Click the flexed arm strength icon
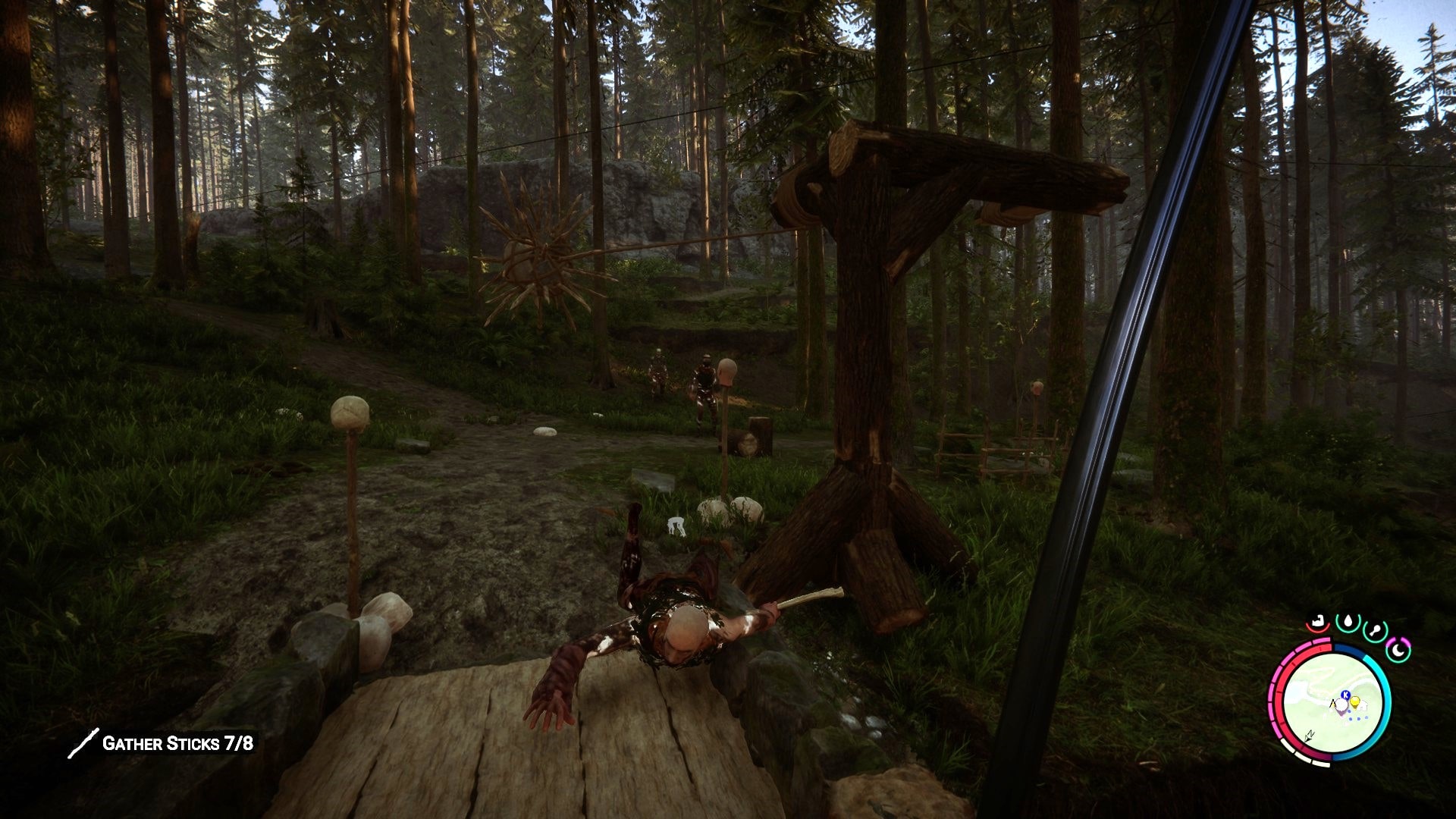This screenshot has height=819, width=1456. click(x=1319, y=622)
